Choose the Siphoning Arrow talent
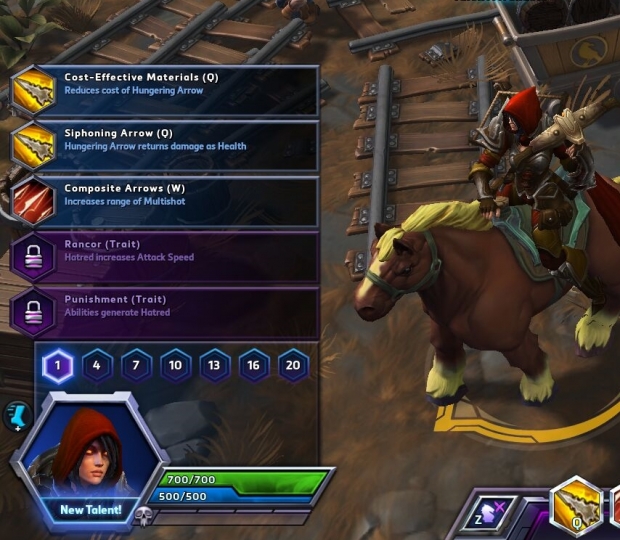This screenshot has width=620, height=540. click(x=165, y=146)
